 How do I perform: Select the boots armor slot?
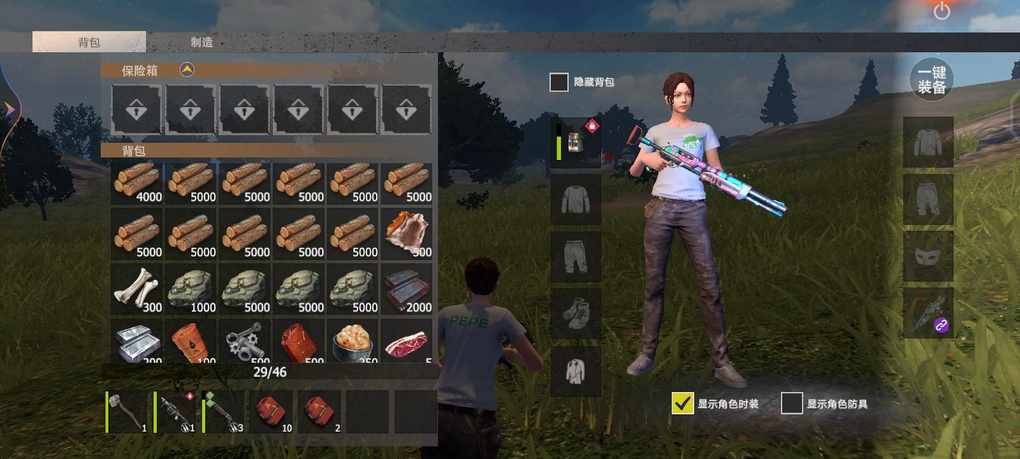pos(577,312)
